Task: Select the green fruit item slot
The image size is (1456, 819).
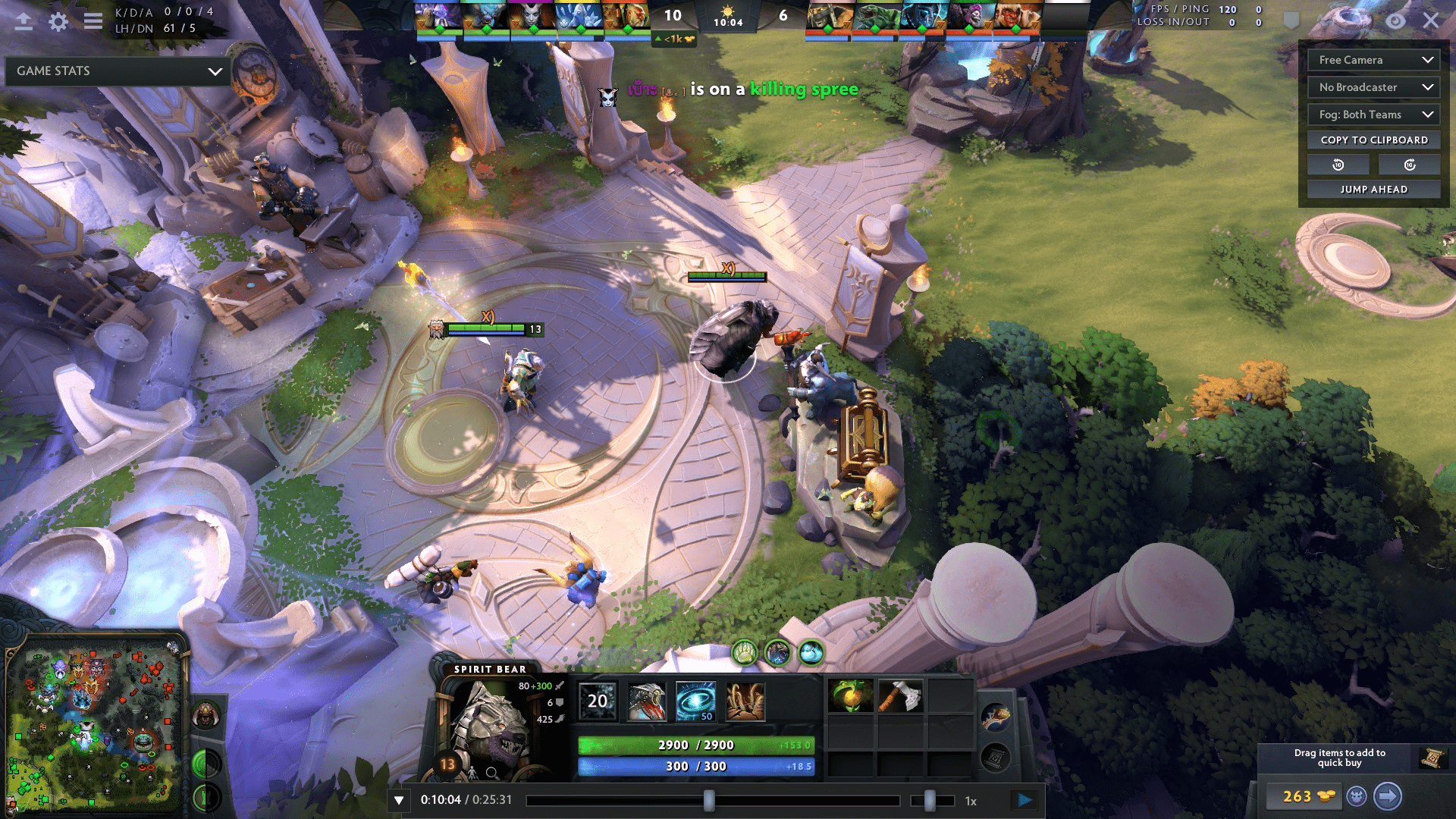Action: tap(850, 696)
